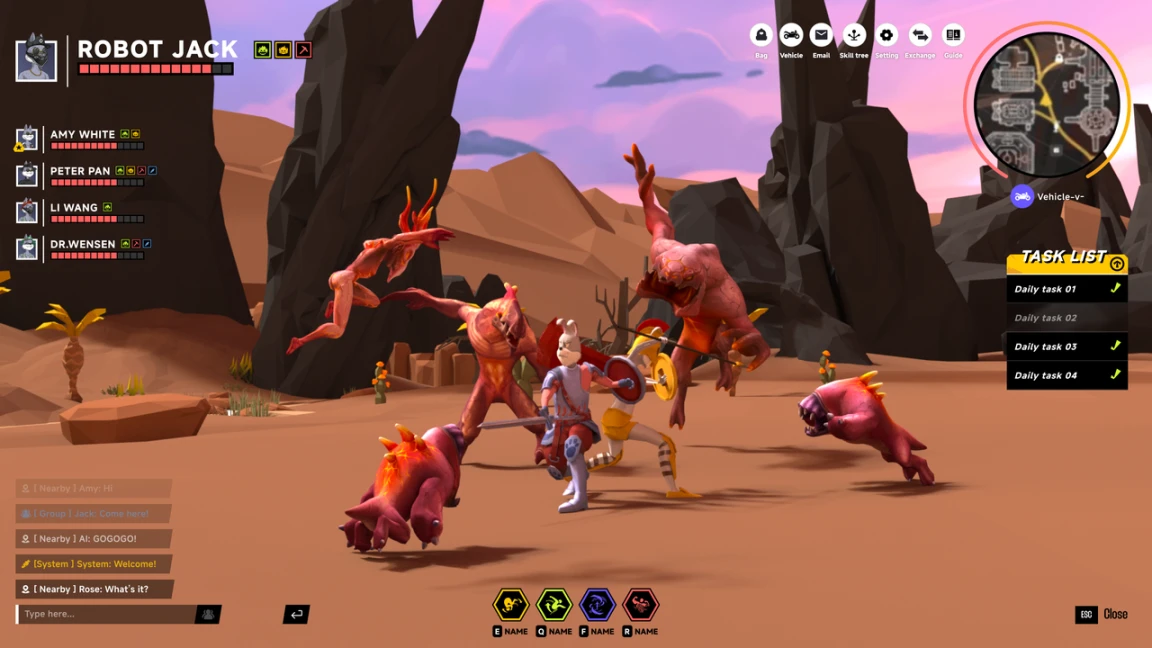The width and height of the screenshot is (1152, 648).
Task: Open the Skill tree
Action: pyautogui.click(x=854, y=35)
